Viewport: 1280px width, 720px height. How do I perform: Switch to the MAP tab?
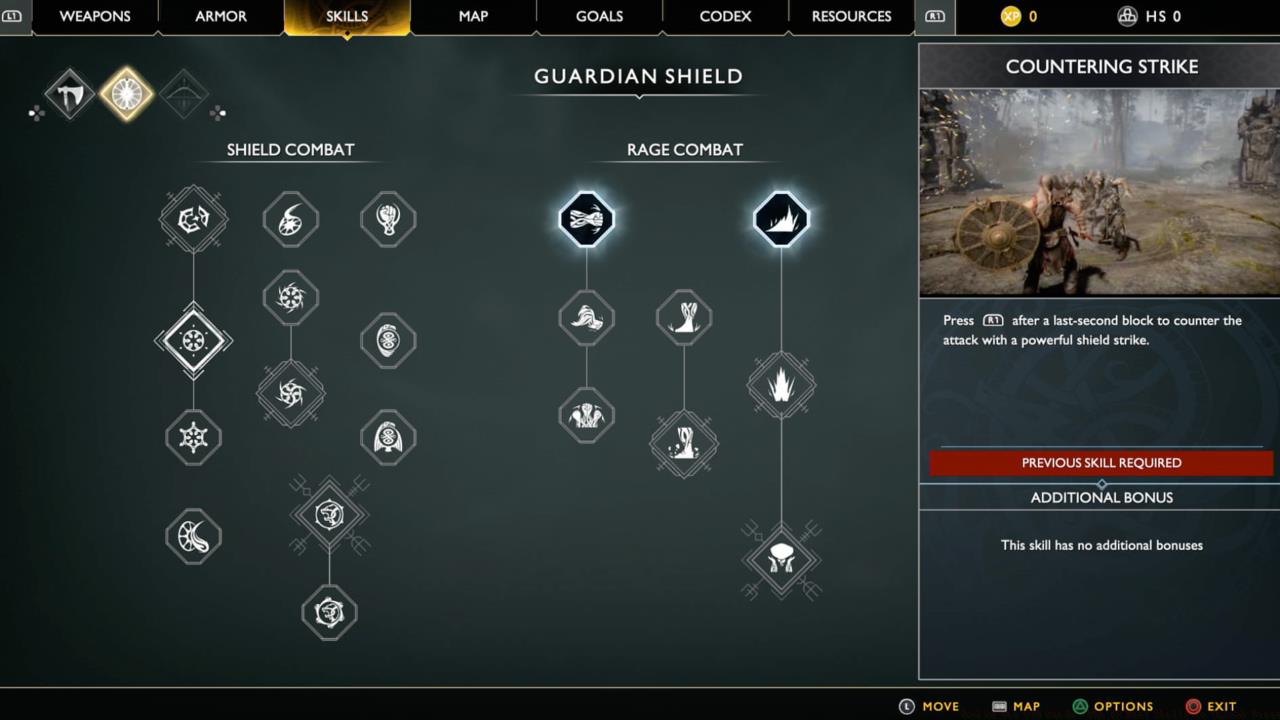tap(473, 16)
